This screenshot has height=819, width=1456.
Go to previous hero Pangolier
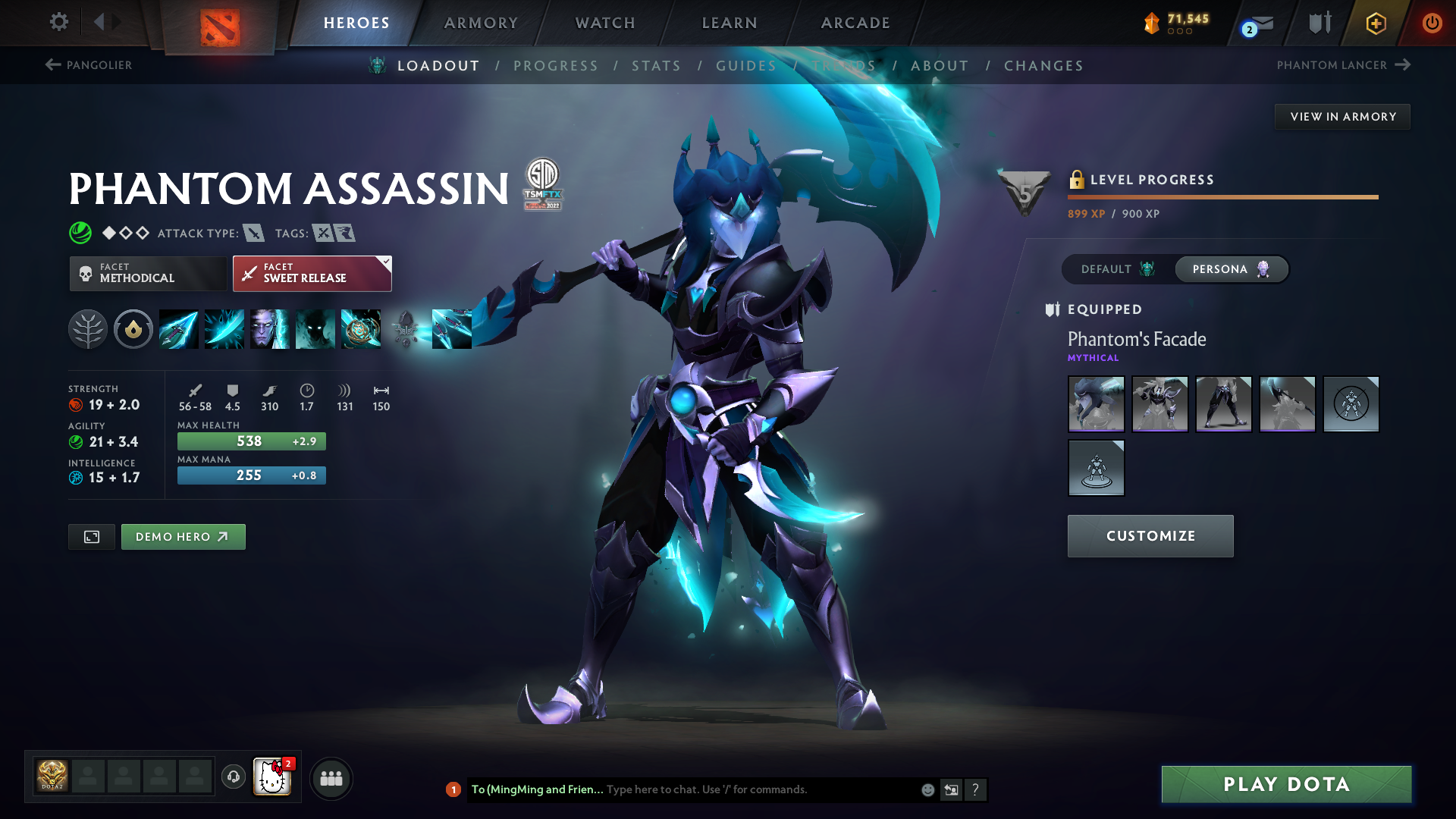coord(89,65)
